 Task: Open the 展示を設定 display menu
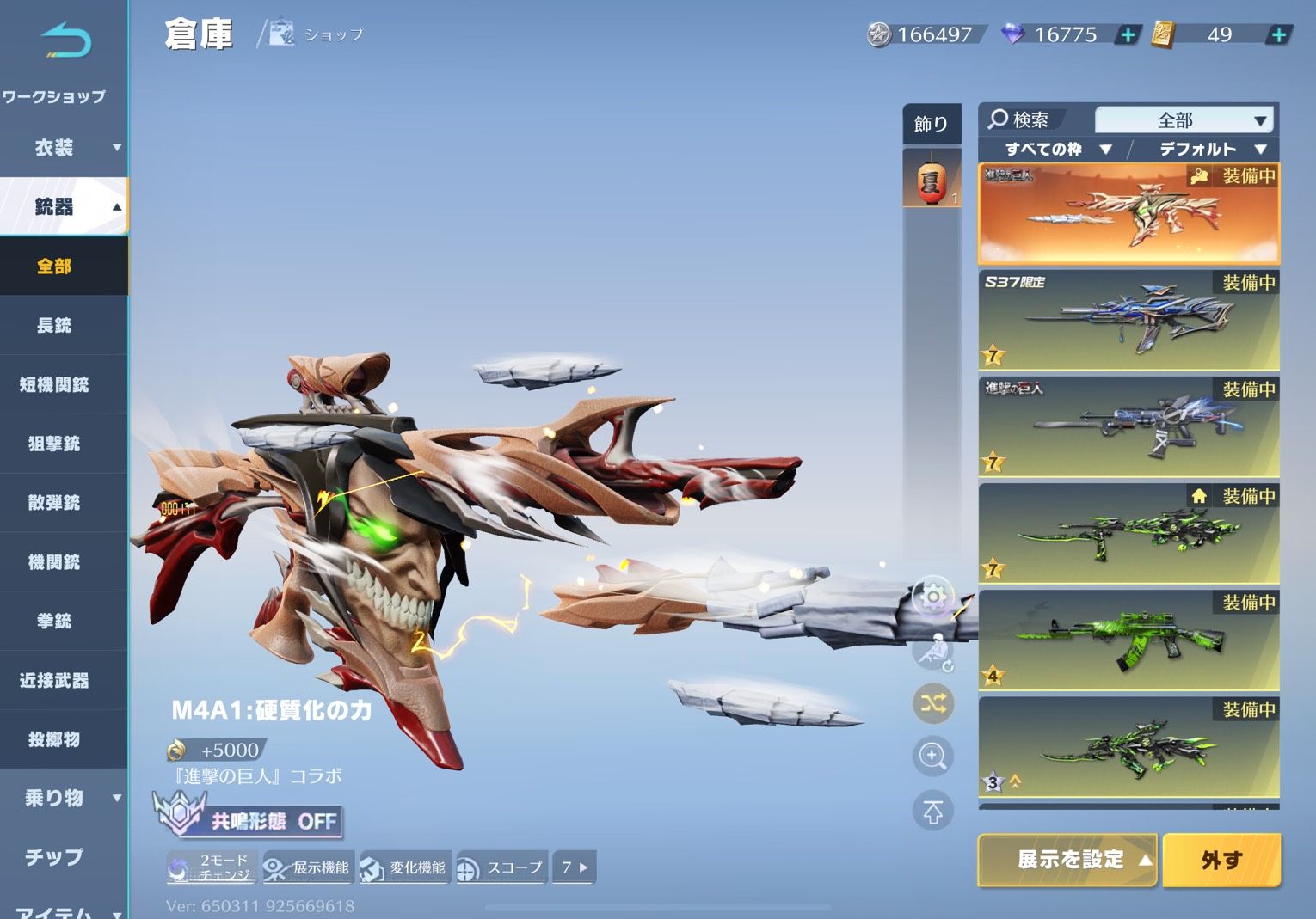[1068, 860]
